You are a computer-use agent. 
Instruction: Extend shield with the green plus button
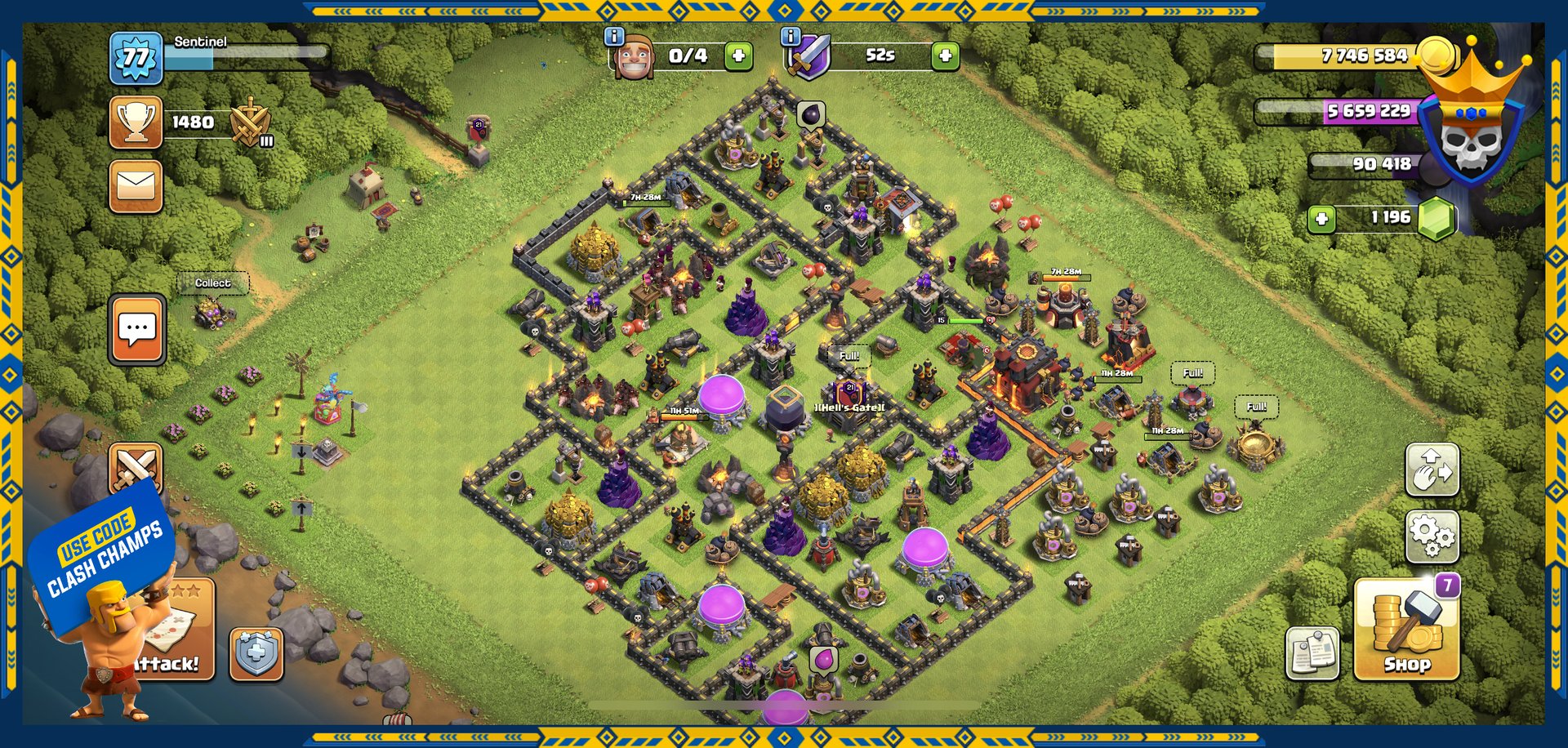[945, 56]
